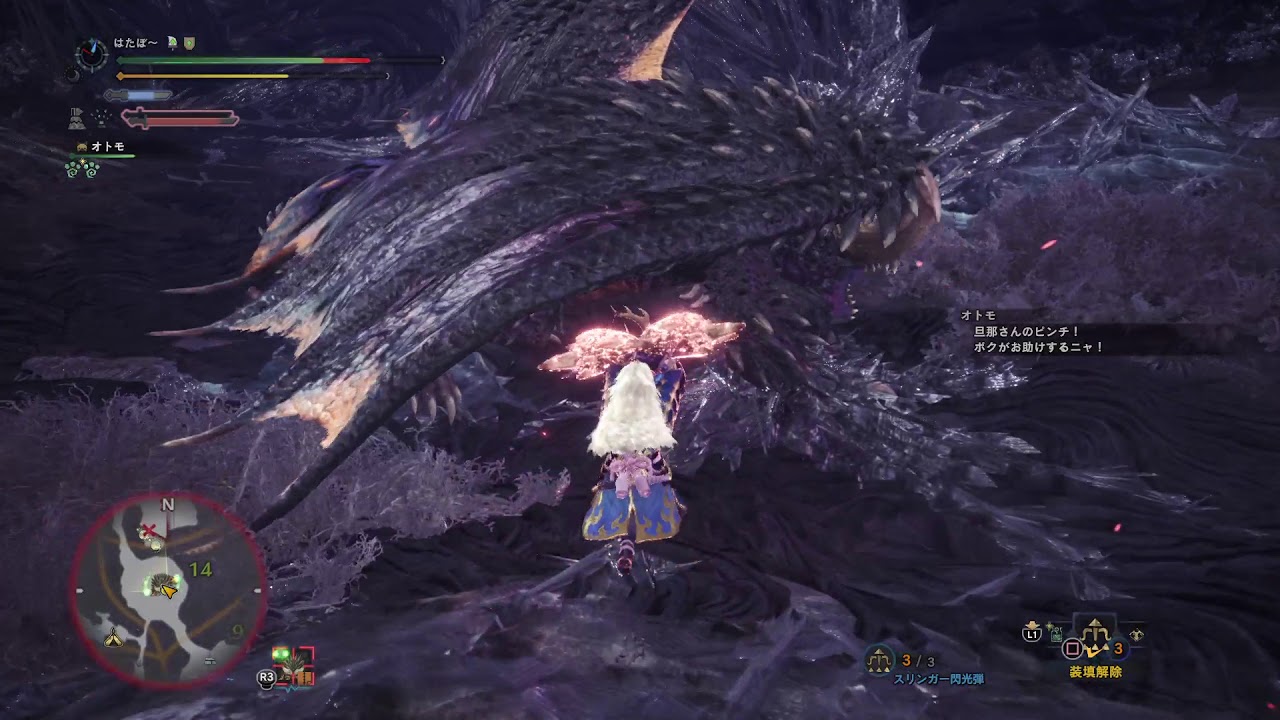The width and height of the screenshot is (1280, 720).
Task: Select the armor buff icon next to はたぼ〜
Action: pos(190,43)
